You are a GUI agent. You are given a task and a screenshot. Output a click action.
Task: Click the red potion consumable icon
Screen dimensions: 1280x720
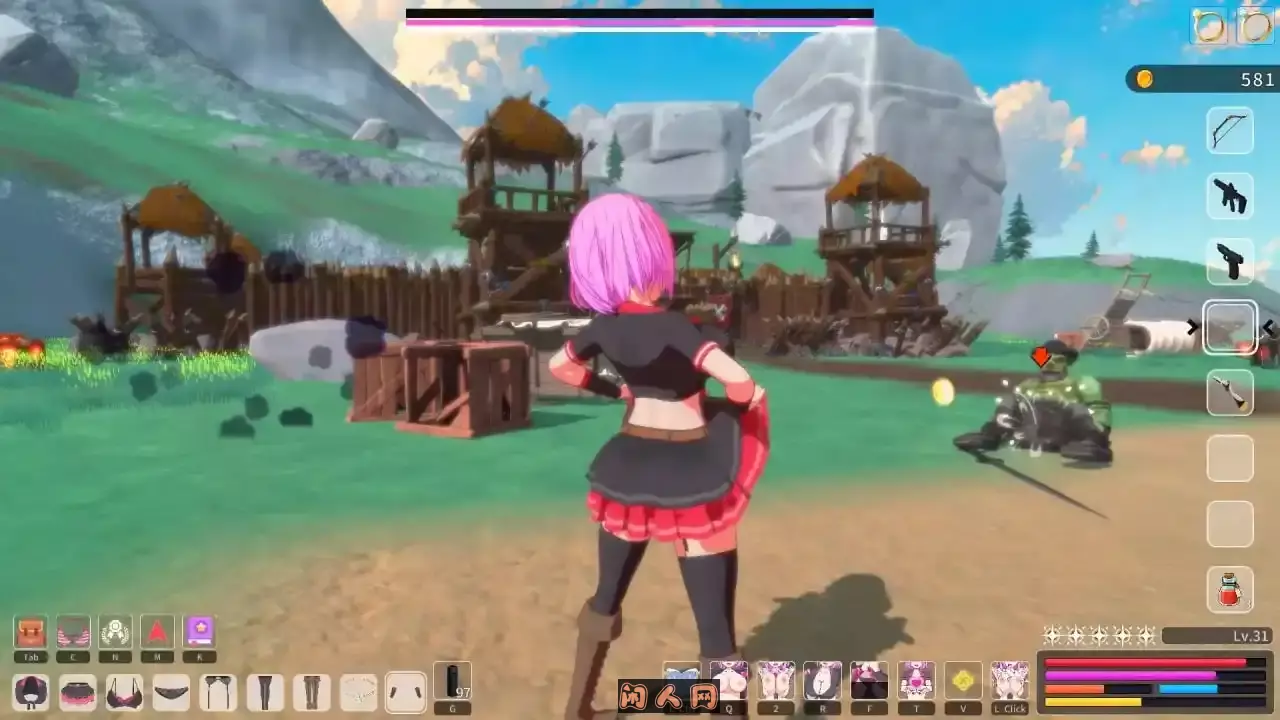point(1230,591)
